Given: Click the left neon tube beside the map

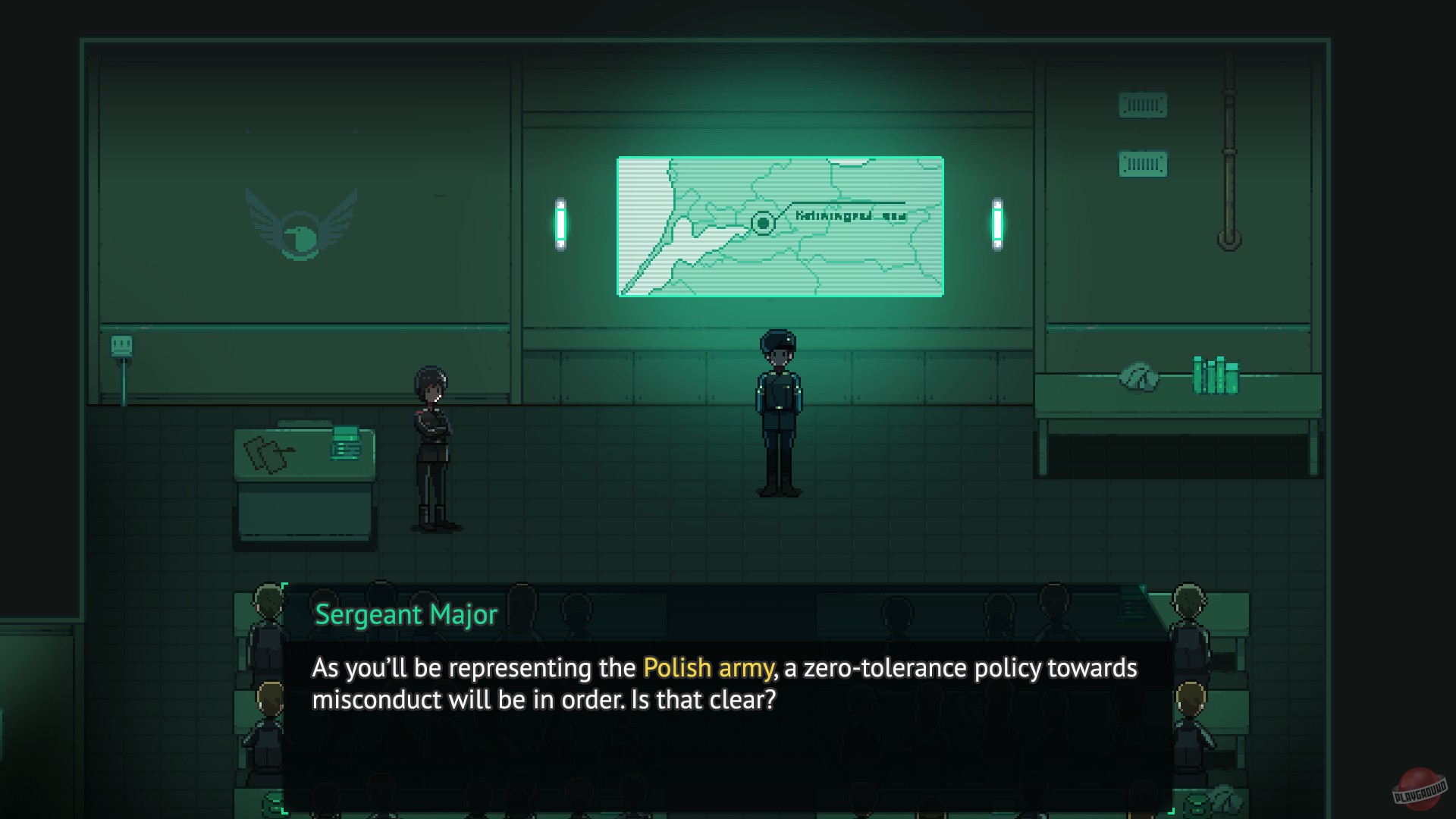Looking at the screenshot, I should (560, 224).
